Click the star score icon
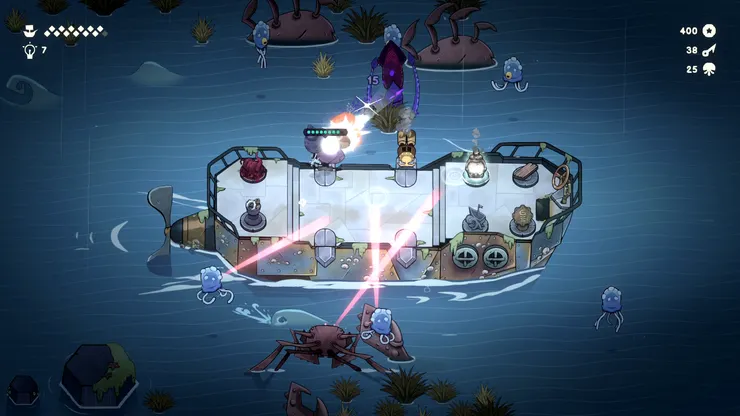The height and width of the screenshot is (416, 740). coord(709,31)
